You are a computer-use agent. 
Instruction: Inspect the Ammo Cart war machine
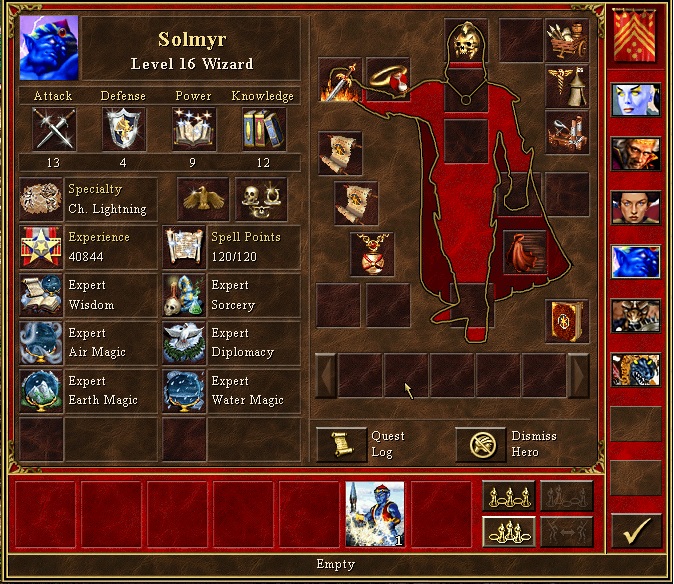click(x=566, y=39)
